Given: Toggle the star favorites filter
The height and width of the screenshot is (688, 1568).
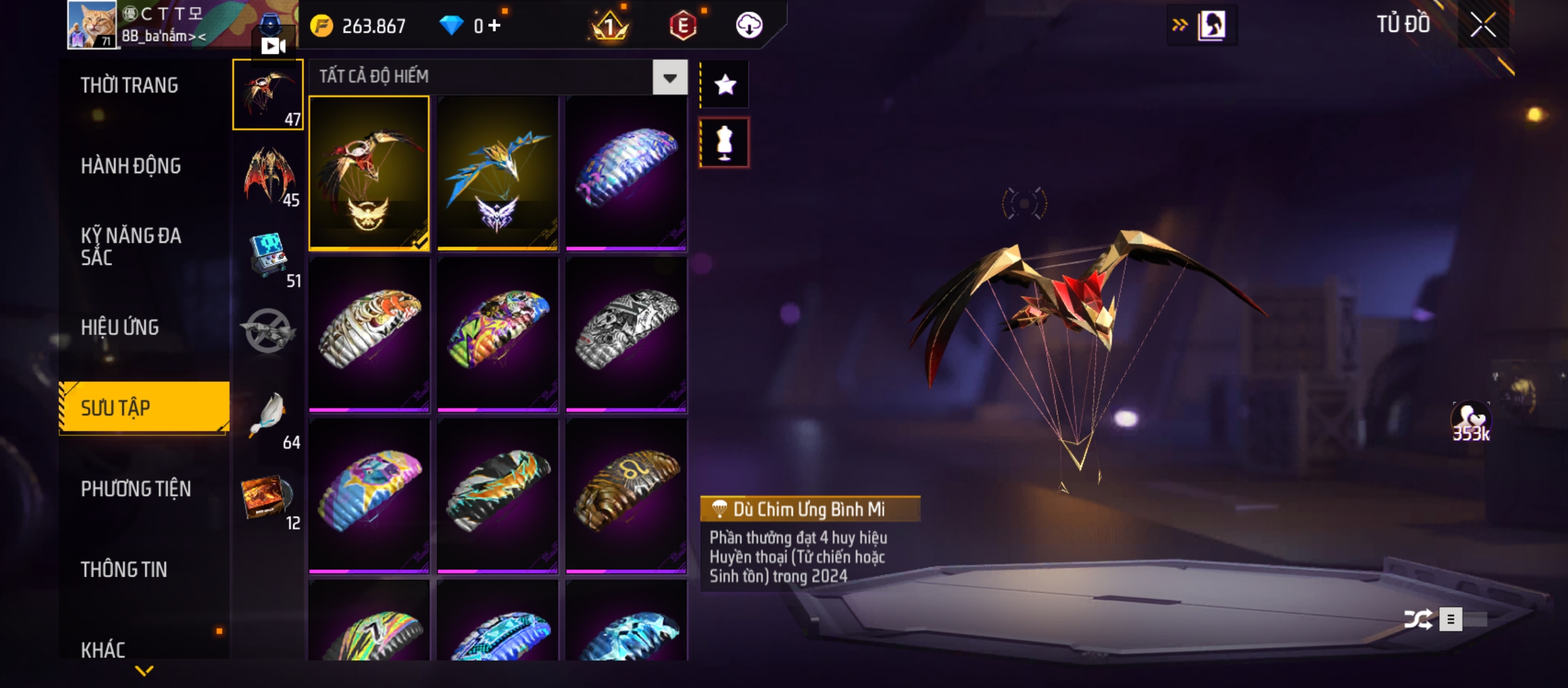Looking at the screenshot, I should (x=725, y=85).
